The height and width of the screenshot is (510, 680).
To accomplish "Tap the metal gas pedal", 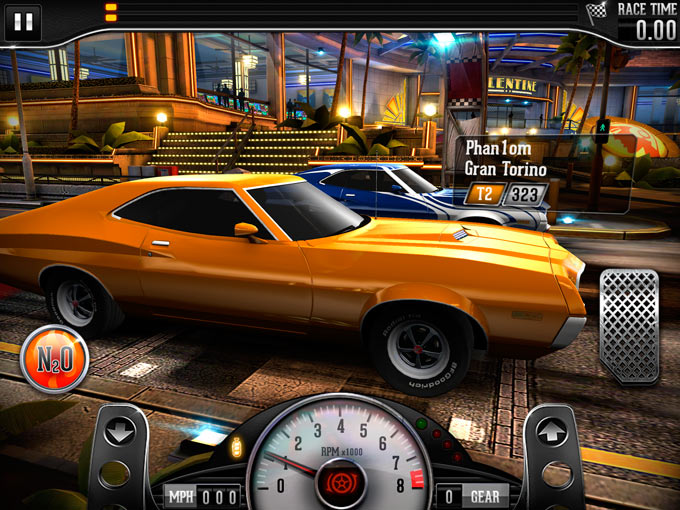I will pyautogui.click(x=629, y=326).
